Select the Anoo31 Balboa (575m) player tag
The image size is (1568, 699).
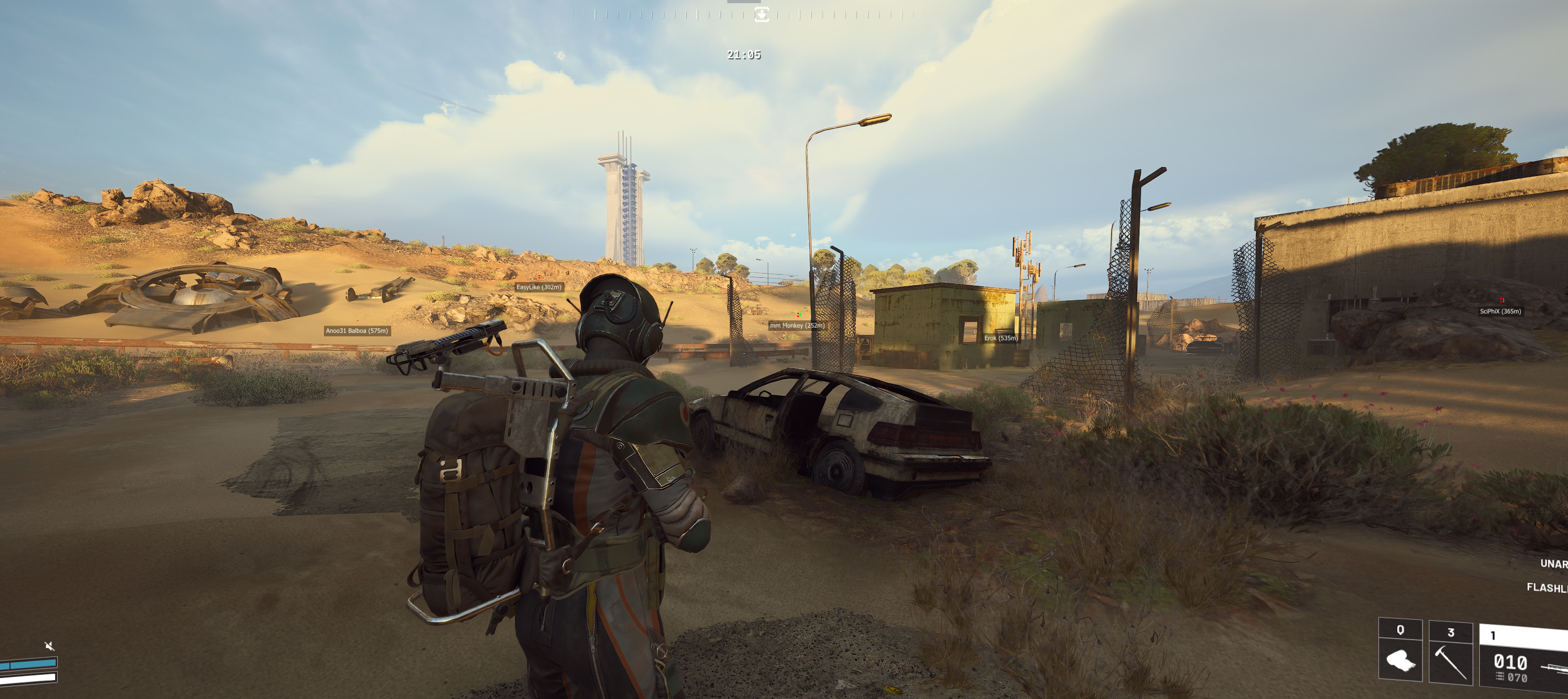(357, 331)
